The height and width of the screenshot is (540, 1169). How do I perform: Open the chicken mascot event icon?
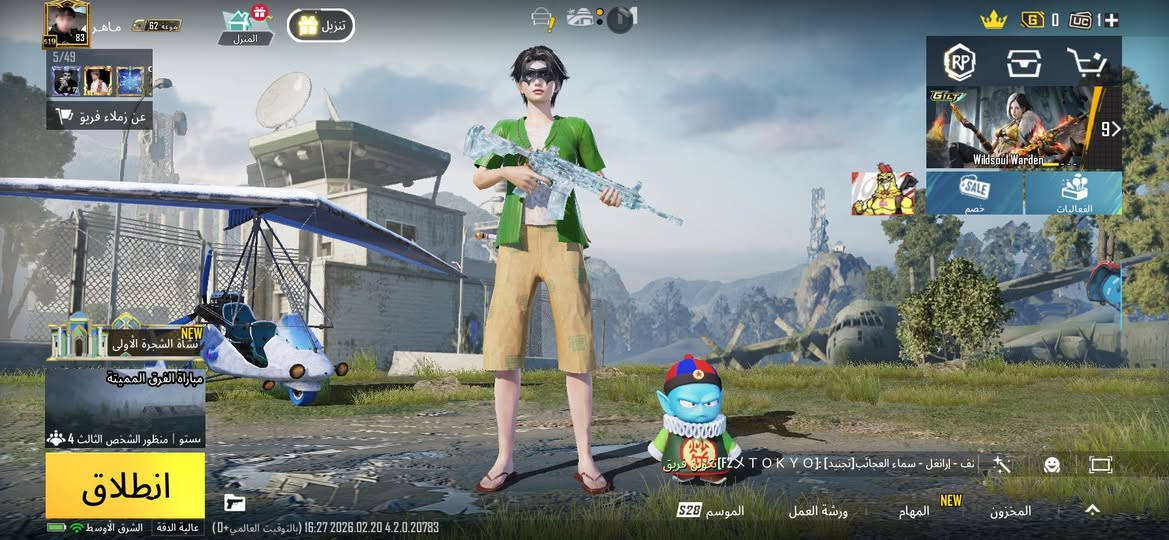click(884, 191)
